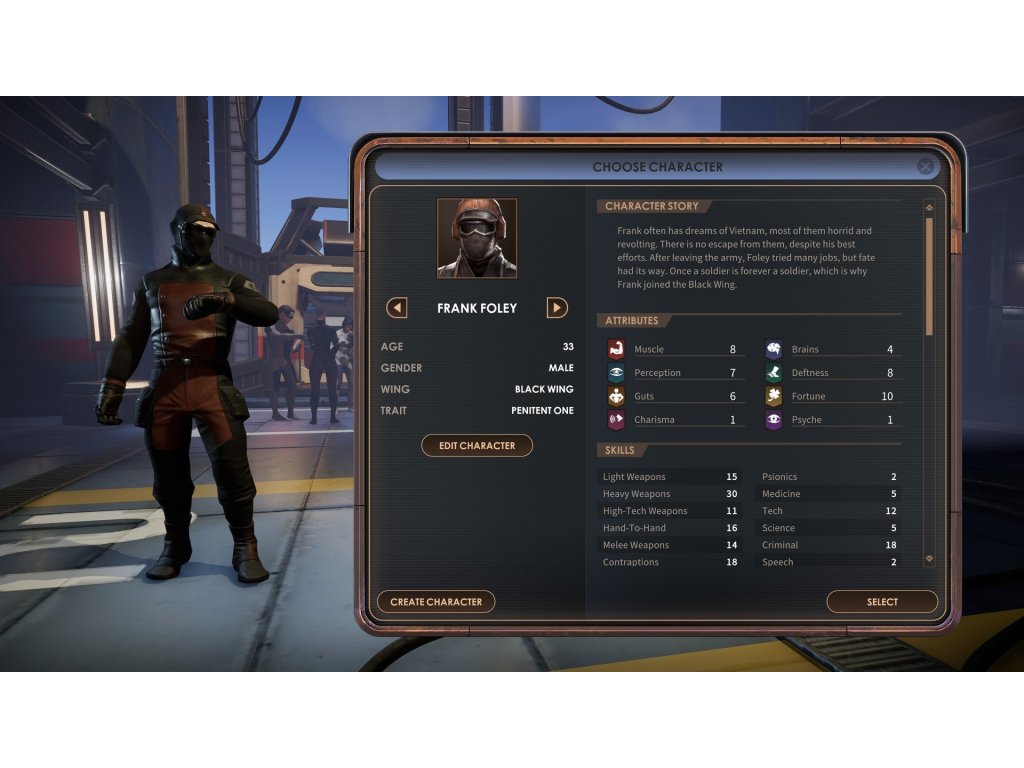Select the Deftness attribute icon
This screenshot has width=1024, height=768.
[774, 373]
